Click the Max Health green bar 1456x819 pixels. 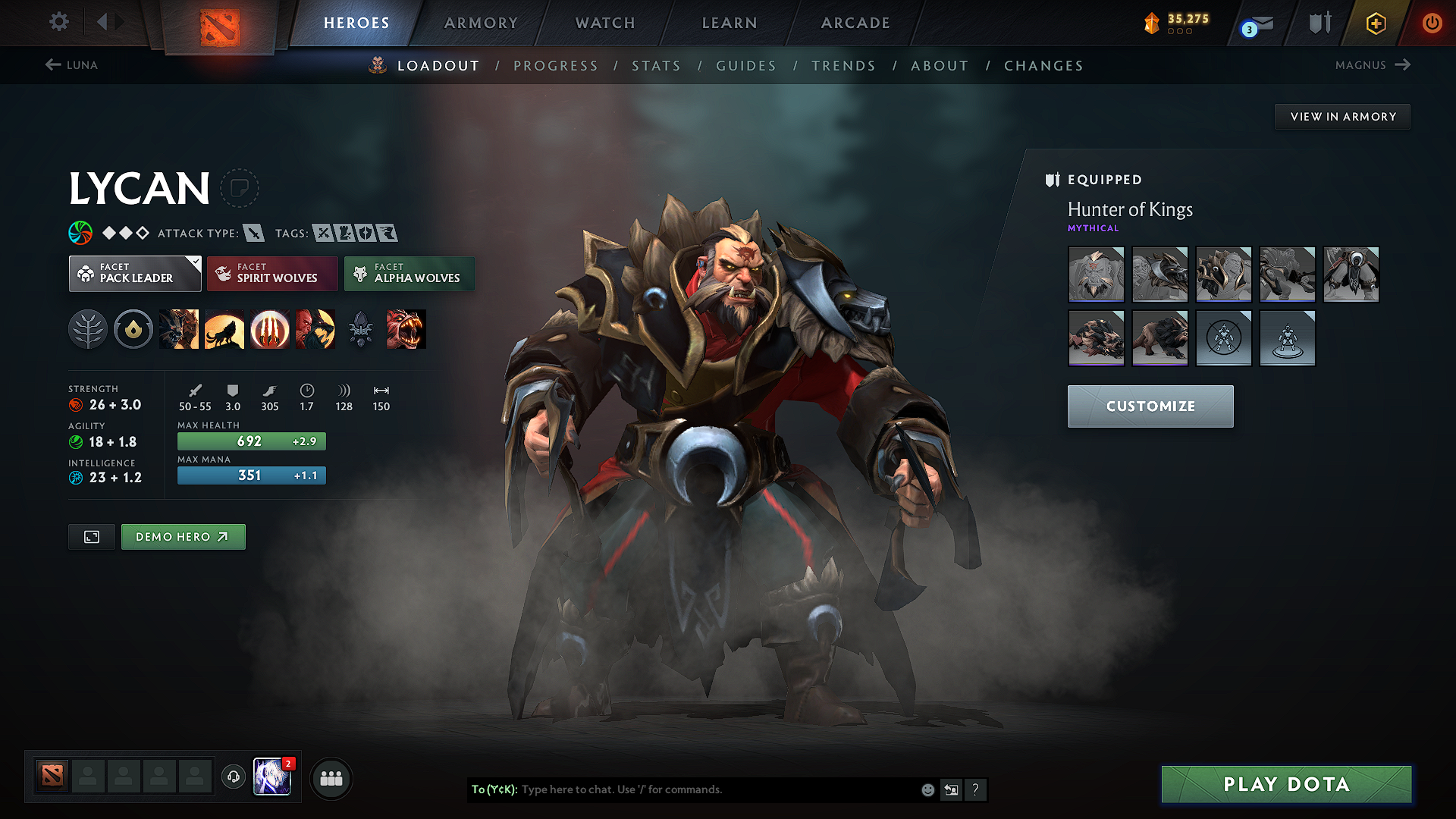(x=251, y=441)
